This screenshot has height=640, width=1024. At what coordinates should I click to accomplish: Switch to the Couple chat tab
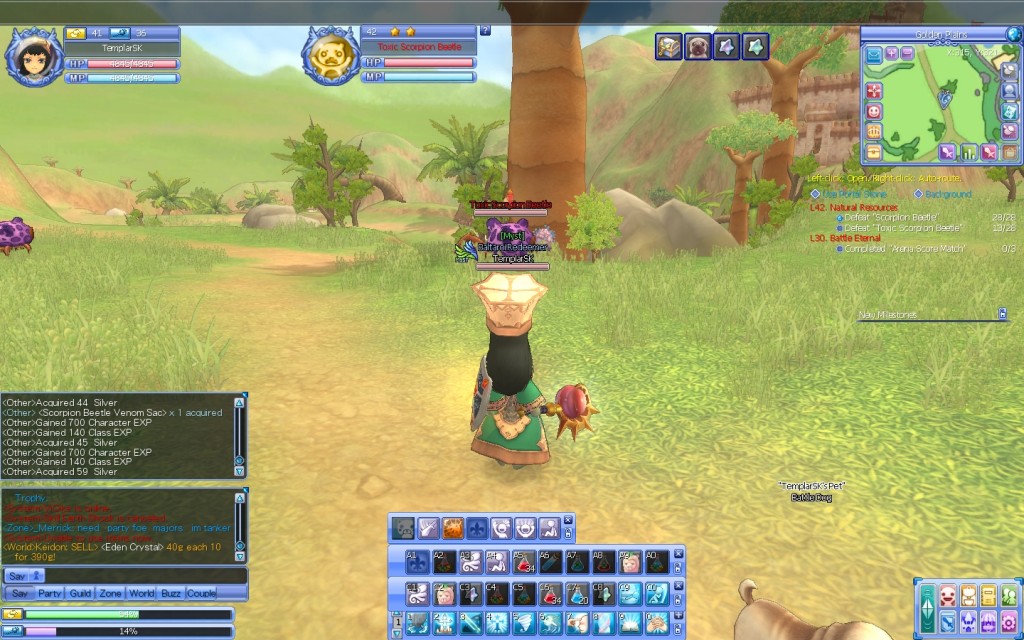(x=201, y=593)
